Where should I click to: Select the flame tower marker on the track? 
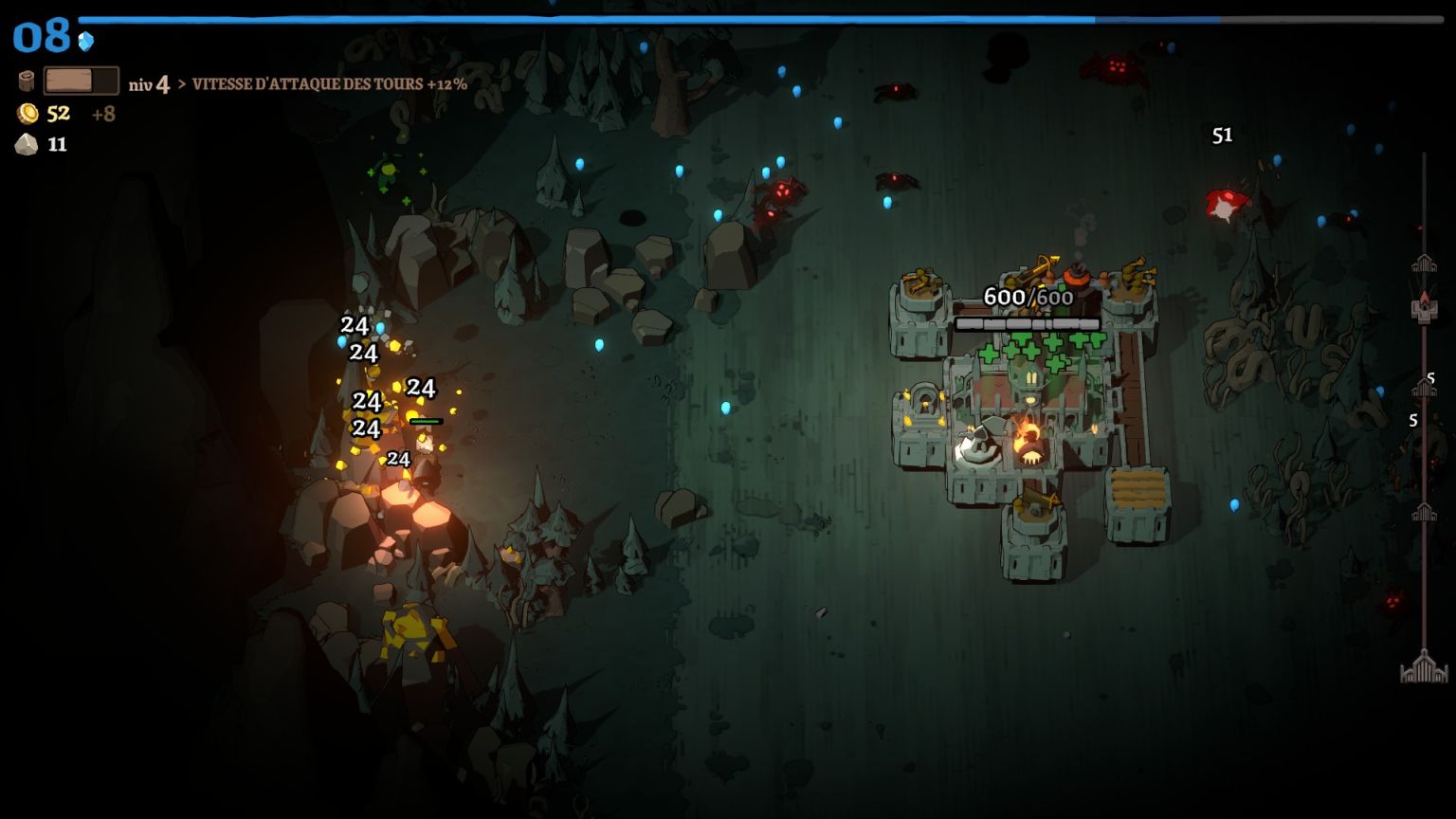coord(1424,306)
